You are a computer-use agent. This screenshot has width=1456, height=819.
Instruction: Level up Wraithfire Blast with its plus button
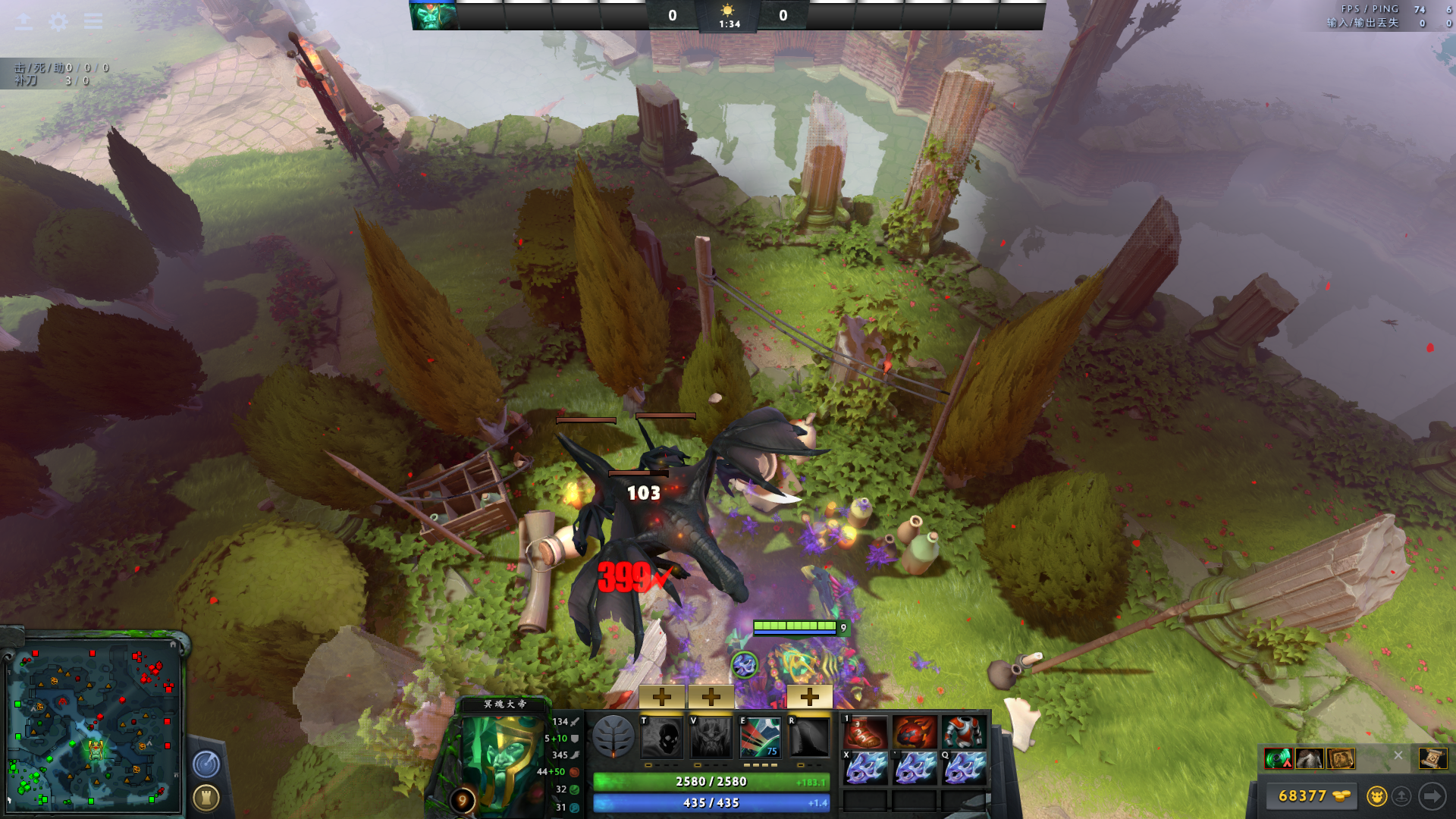(662, 696)
